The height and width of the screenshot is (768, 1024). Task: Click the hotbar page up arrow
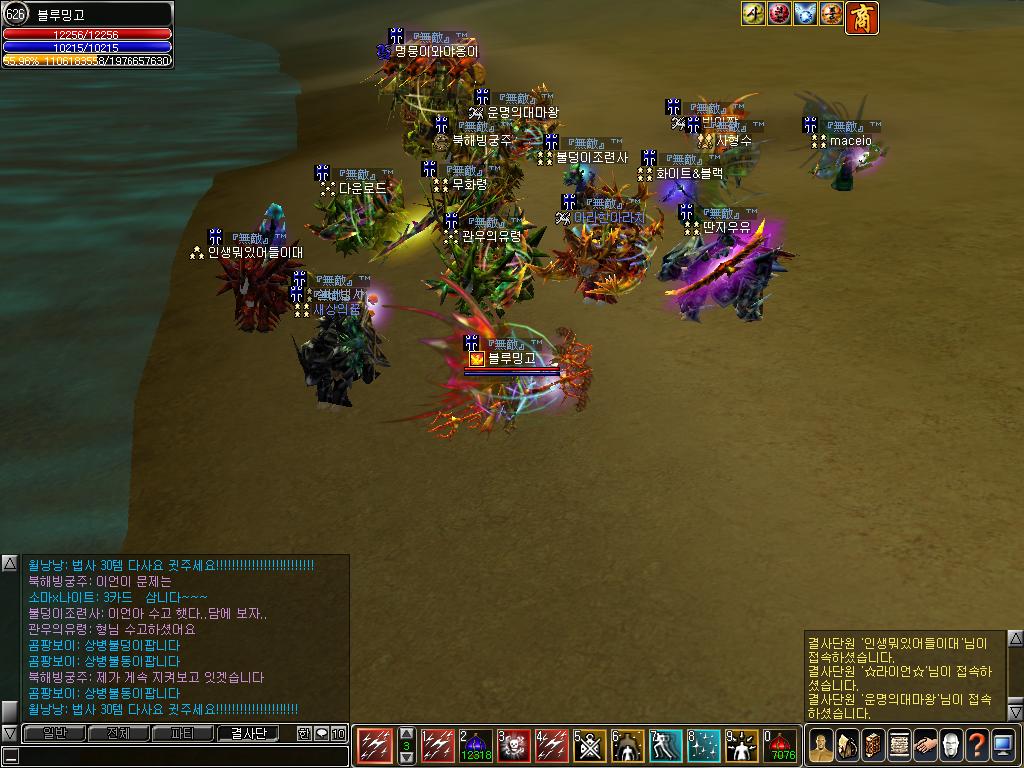[x=407, y=734]
